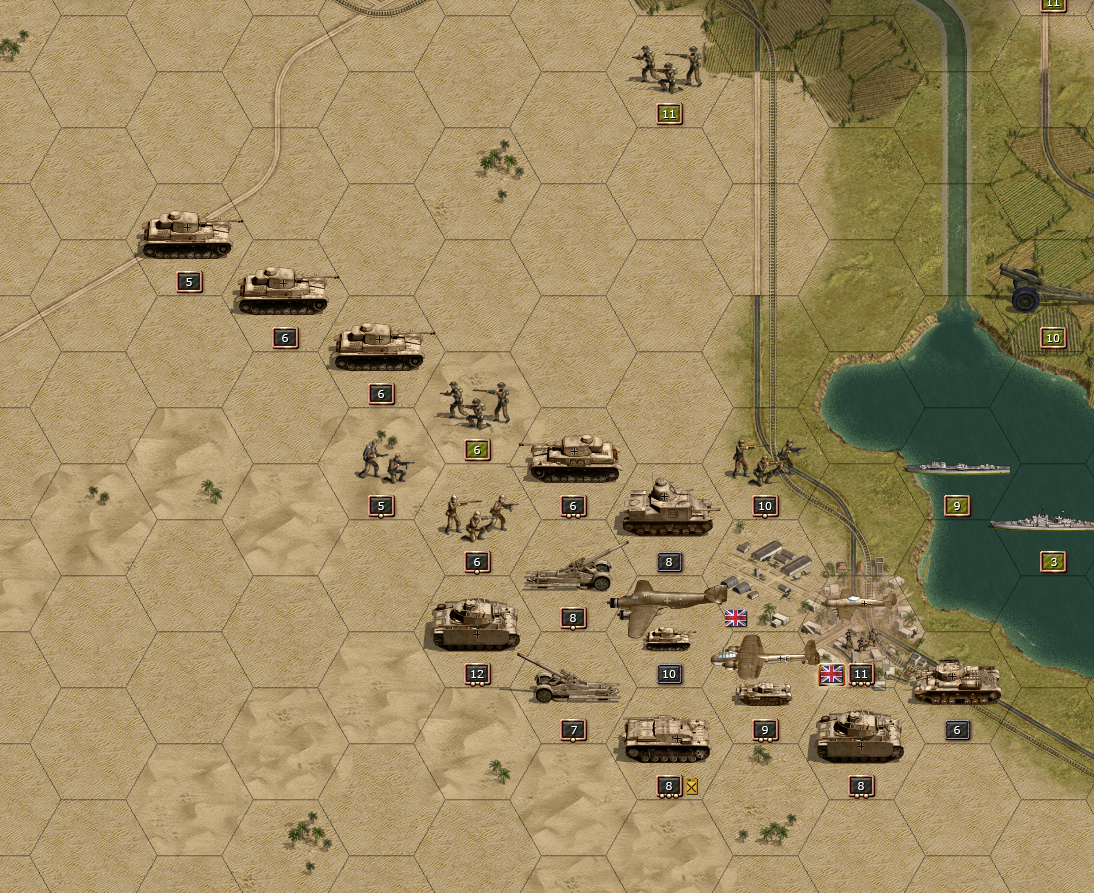Select the westernmost German tank, strength 5
Viewport: 1094px width, 893px height.
[187, 236]
